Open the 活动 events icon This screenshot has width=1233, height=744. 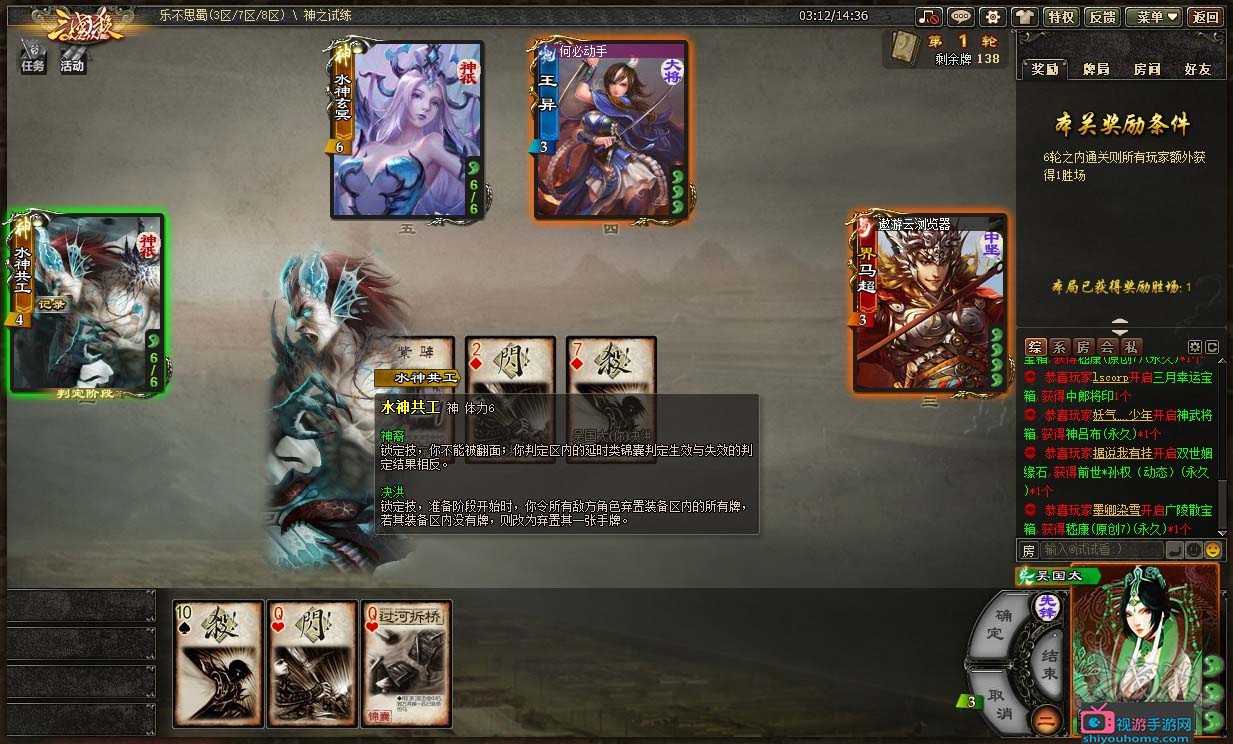(x=72, y=58)
